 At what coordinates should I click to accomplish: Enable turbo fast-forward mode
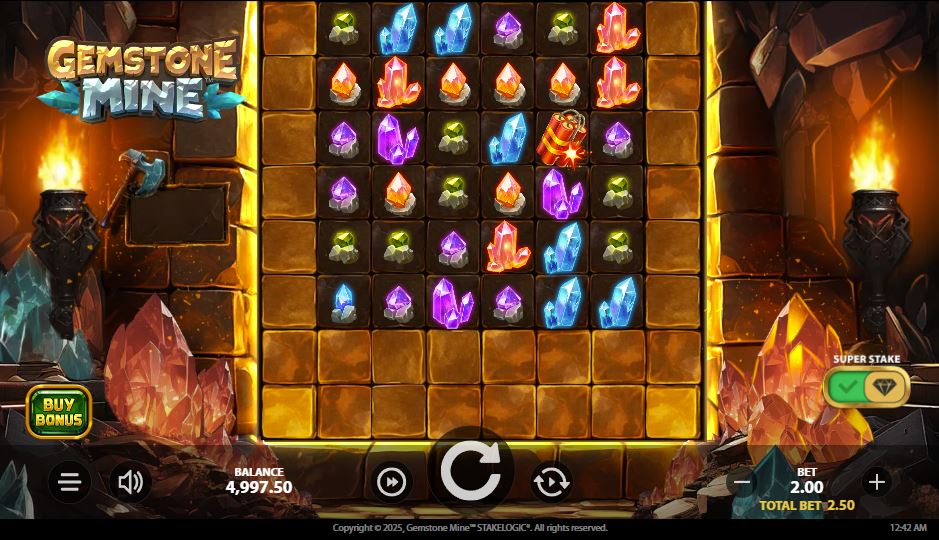pos(392,483)
